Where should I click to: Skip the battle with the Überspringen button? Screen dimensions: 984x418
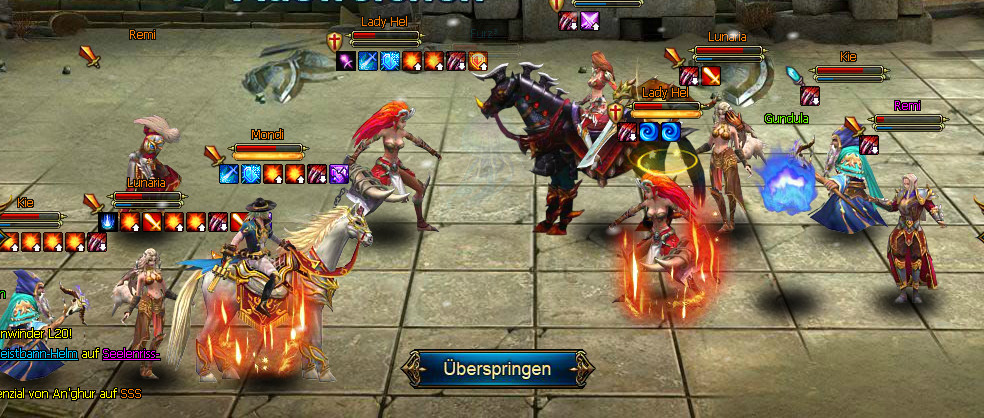coord(495,369)
